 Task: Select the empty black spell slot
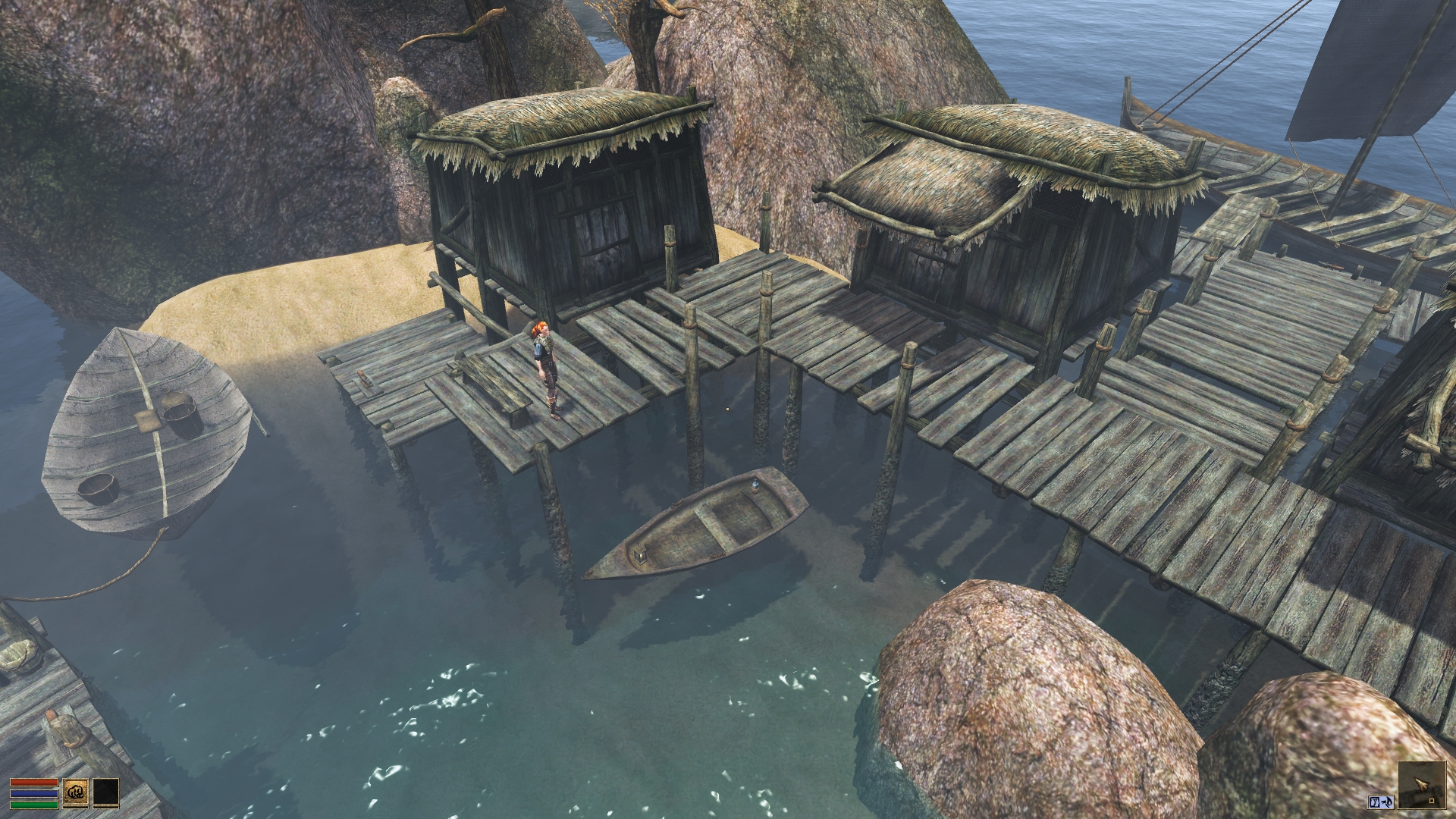(x=106, y=792)
